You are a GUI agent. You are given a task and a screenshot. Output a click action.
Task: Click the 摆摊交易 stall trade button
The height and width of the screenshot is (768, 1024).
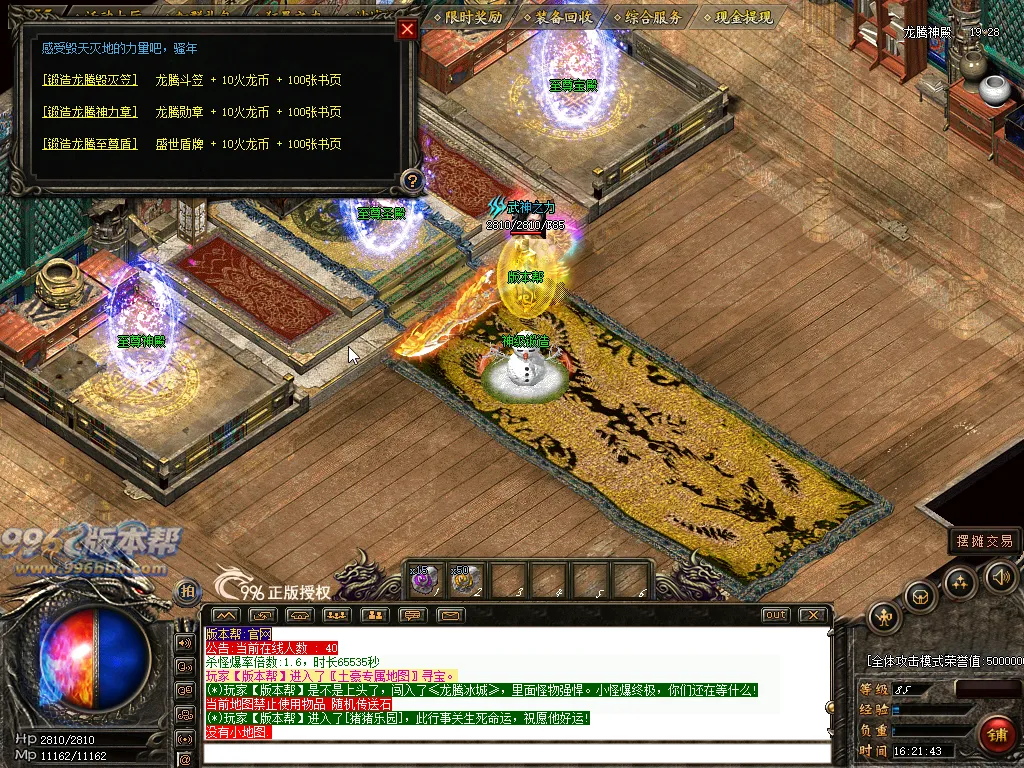tap(985, 541)
